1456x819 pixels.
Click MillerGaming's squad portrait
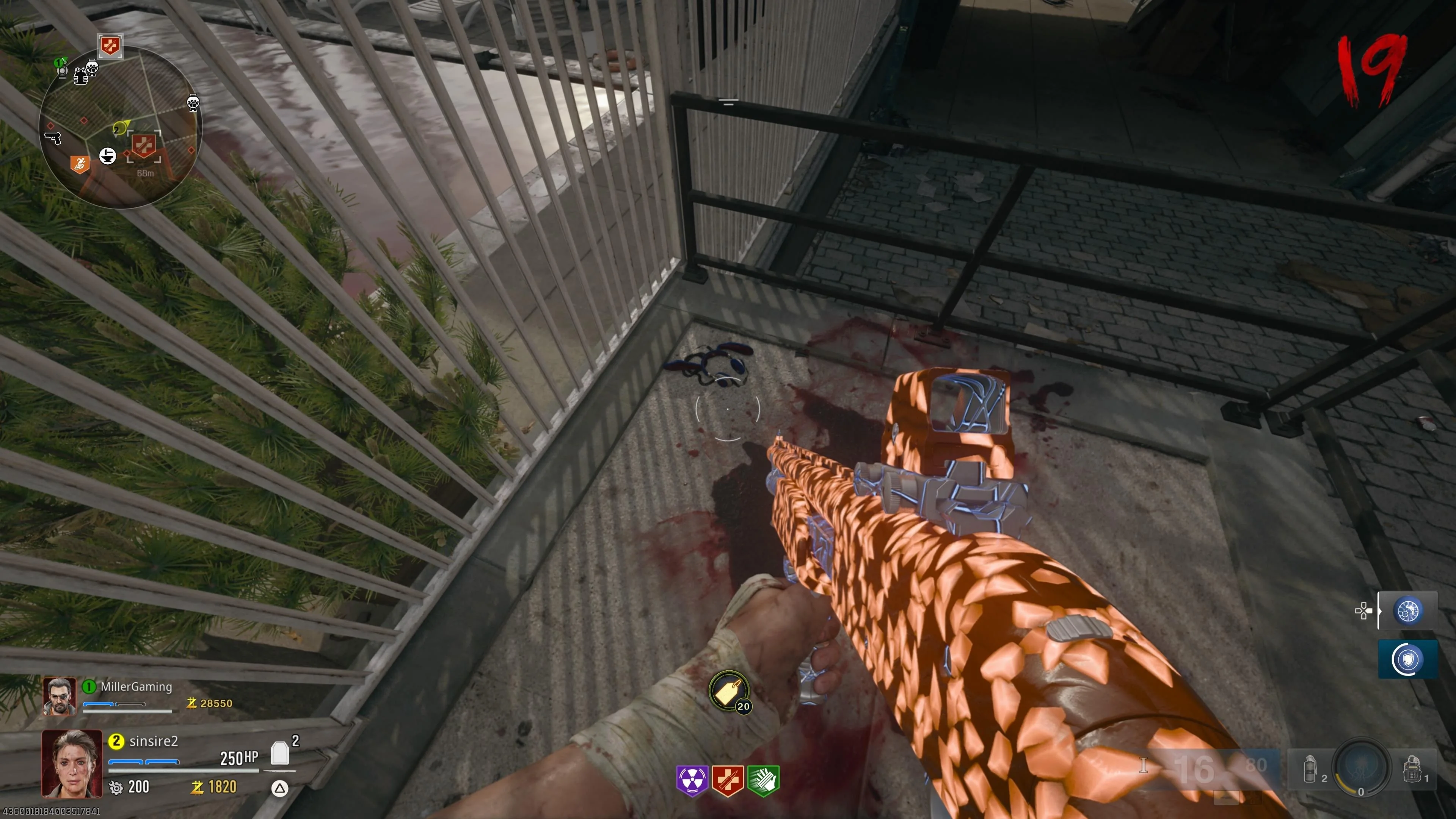pyautogui.click(x=60, y=696)
